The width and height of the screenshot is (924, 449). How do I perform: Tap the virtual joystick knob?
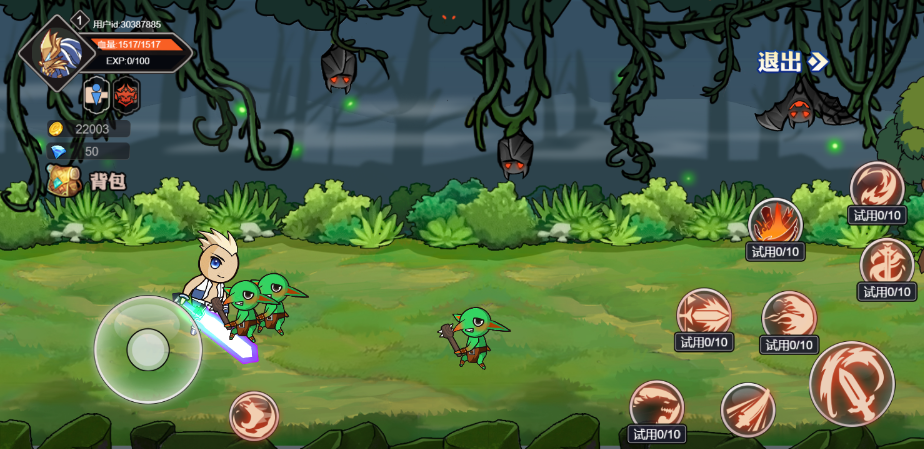(x=148, y=349)
